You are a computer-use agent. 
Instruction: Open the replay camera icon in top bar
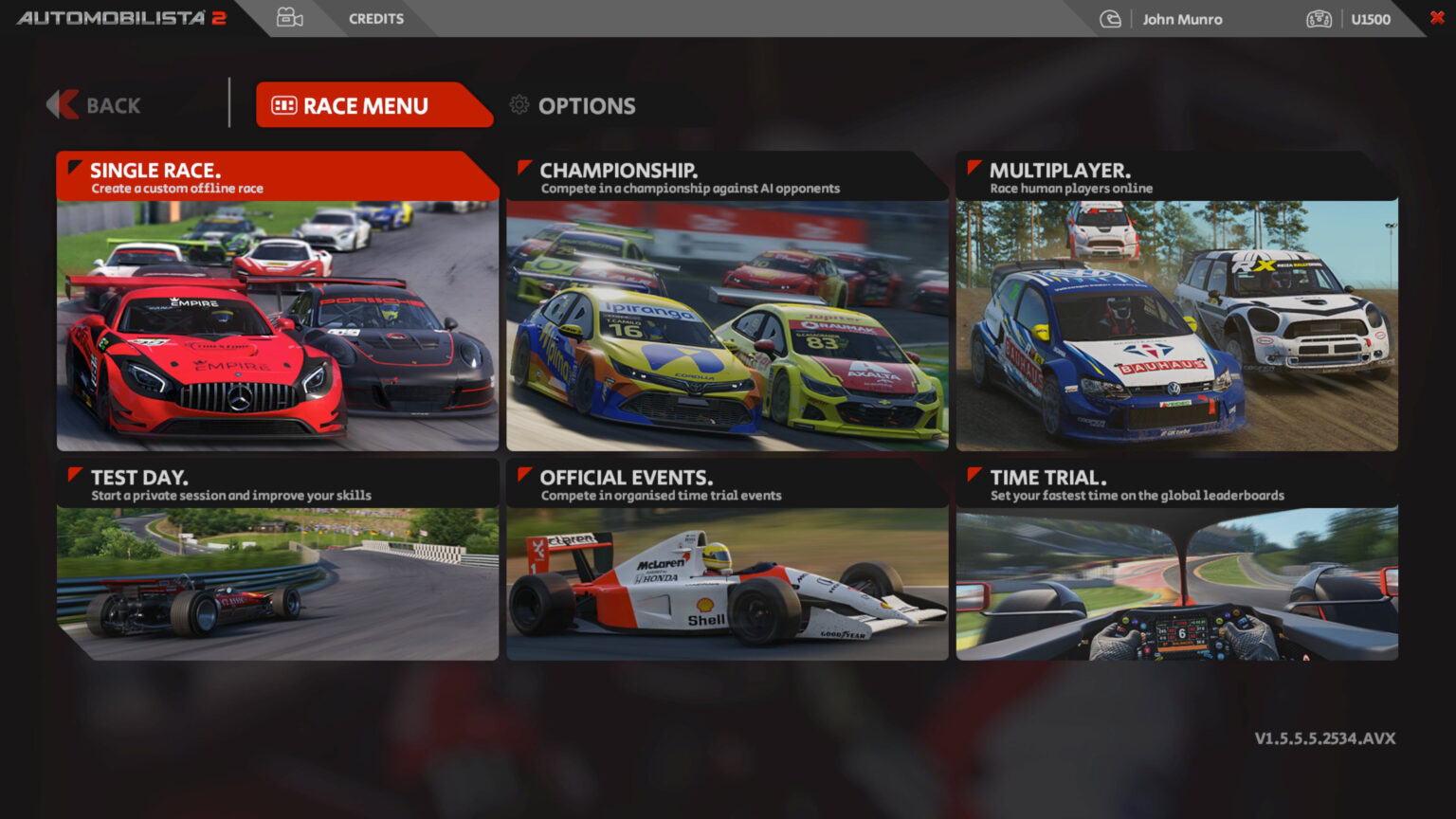(289, 17)
